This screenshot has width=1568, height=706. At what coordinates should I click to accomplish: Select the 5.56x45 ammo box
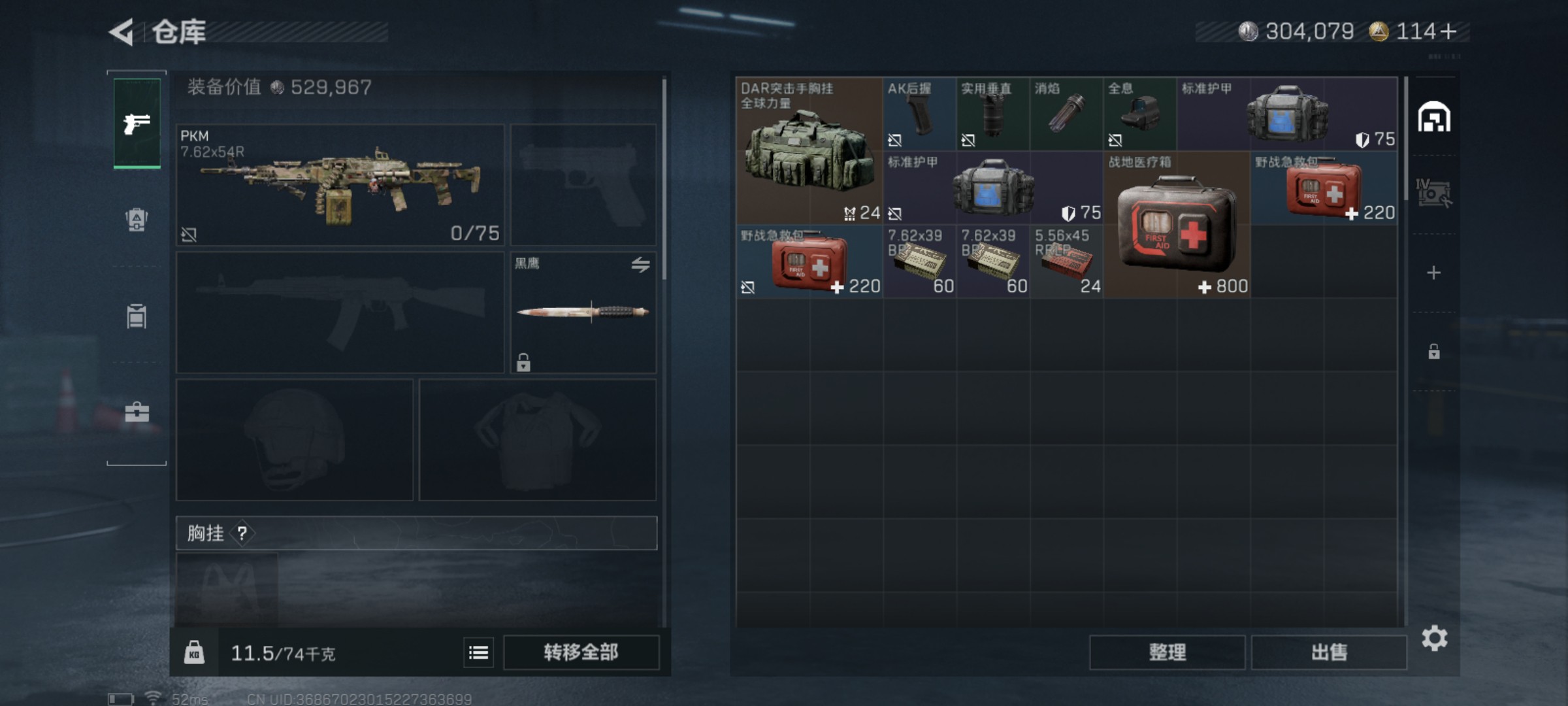[x=1066, y=261]
